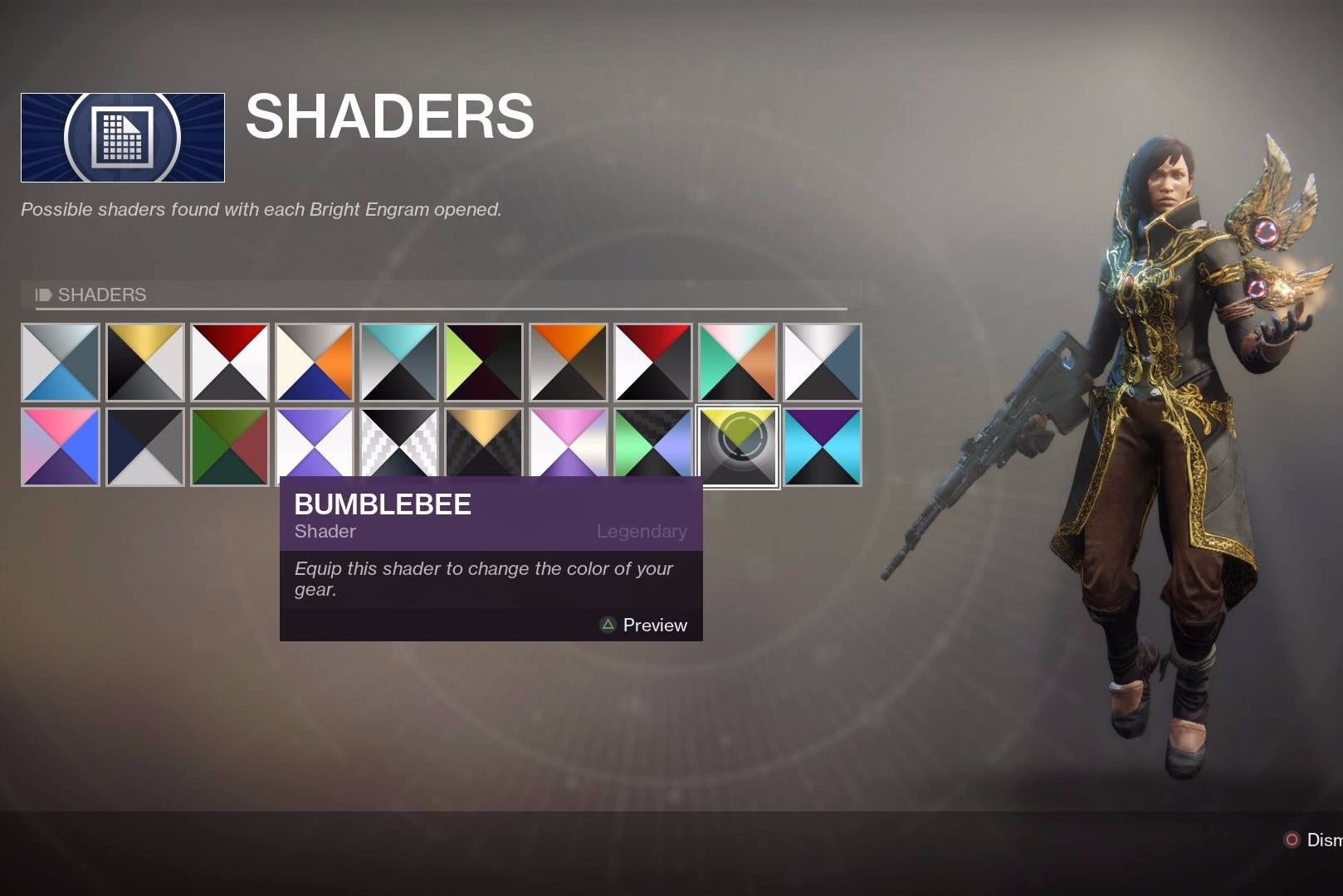
Task: Select the pink and blue shader, bottom row first
Action: point(61,446)
